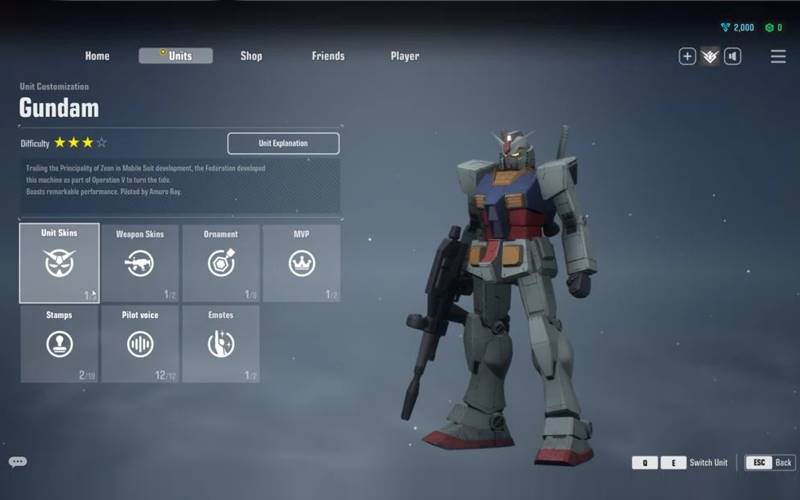The width and height of the screenshot is (800, 500).
Task: Open the Shop tab
Action: [x=251, y=56]
